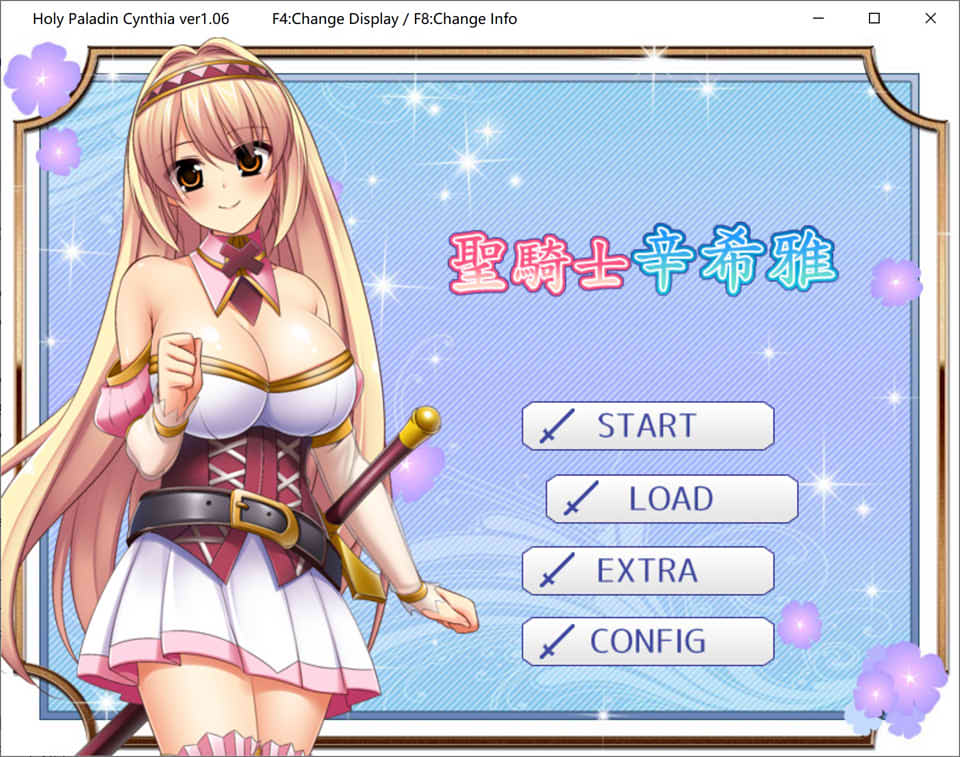Viewport: 960px width, 757px height.
Task: Open the LOAD game menu
Action: point(671,498)
